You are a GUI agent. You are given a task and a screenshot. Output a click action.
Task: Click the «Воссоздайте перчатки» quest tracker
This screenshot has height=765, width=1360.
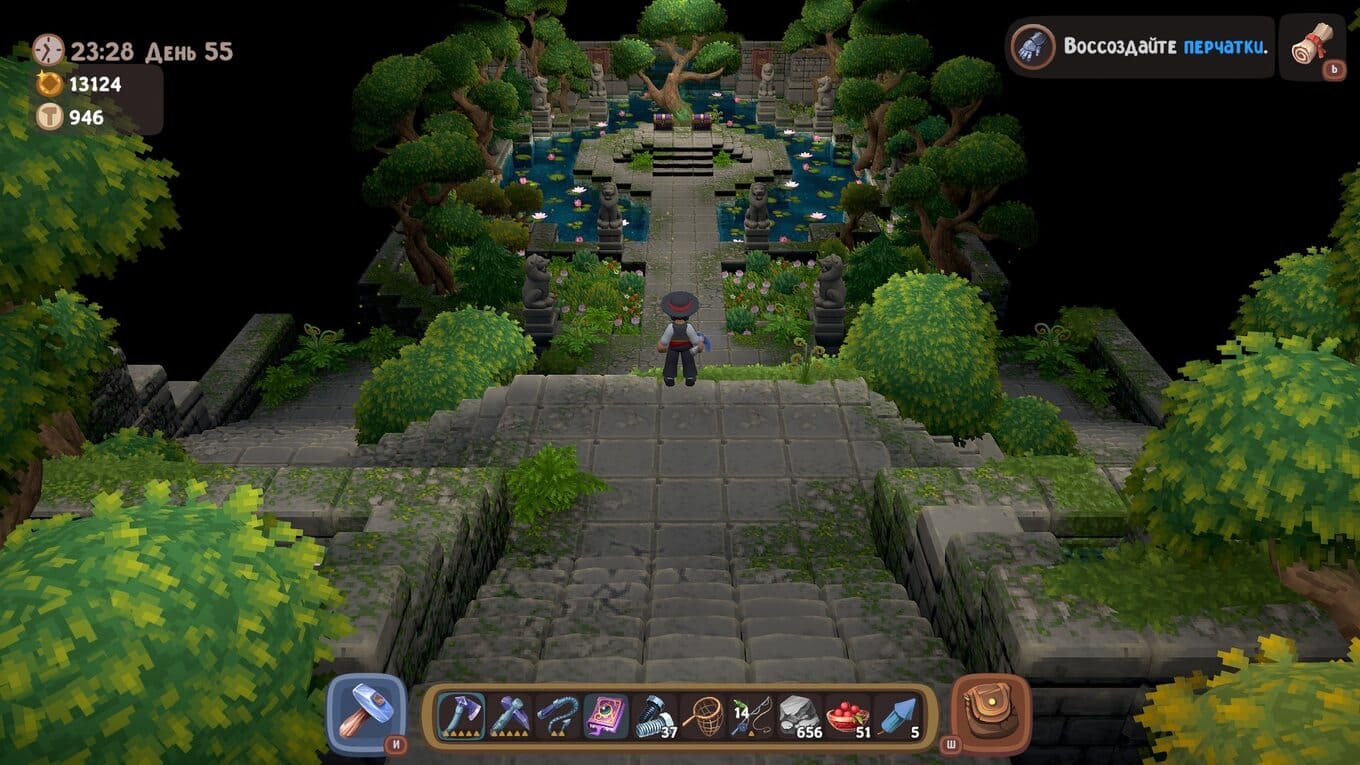point(1141,47)
